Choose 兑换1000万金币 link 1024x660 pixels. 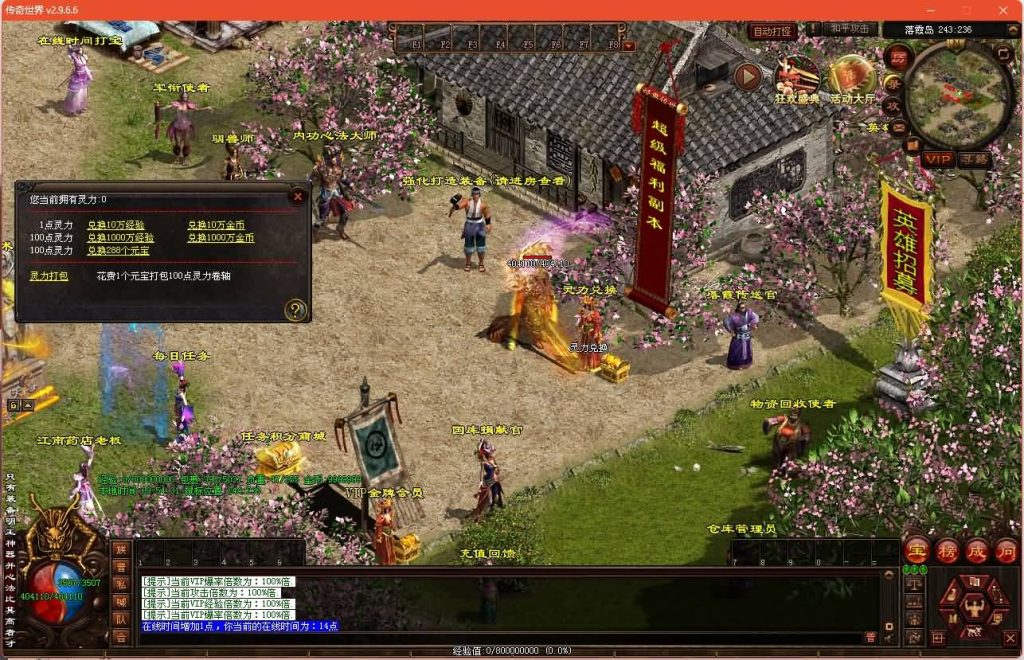pos(221,238)
